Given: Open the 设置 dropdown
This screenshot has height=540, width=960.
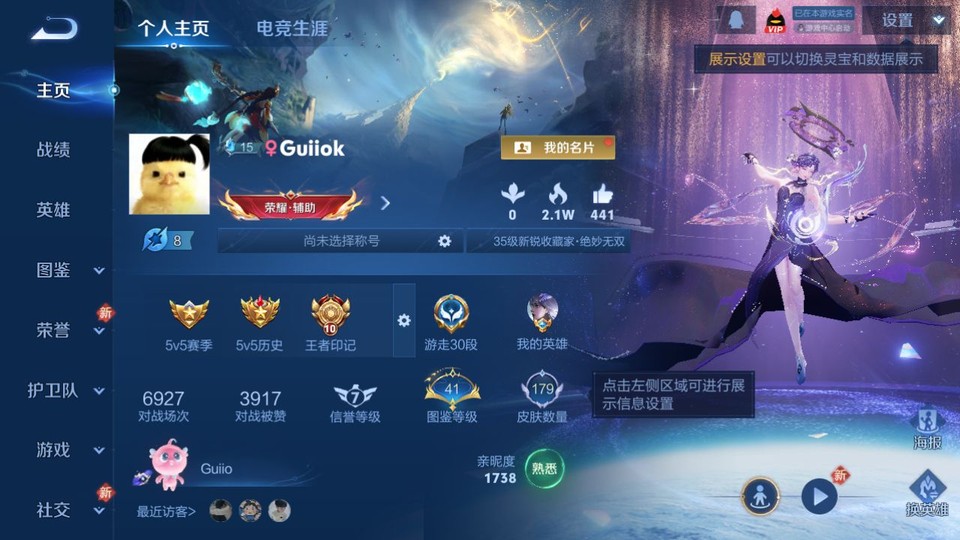Looking at the screenshot, I should click(906, 20).
